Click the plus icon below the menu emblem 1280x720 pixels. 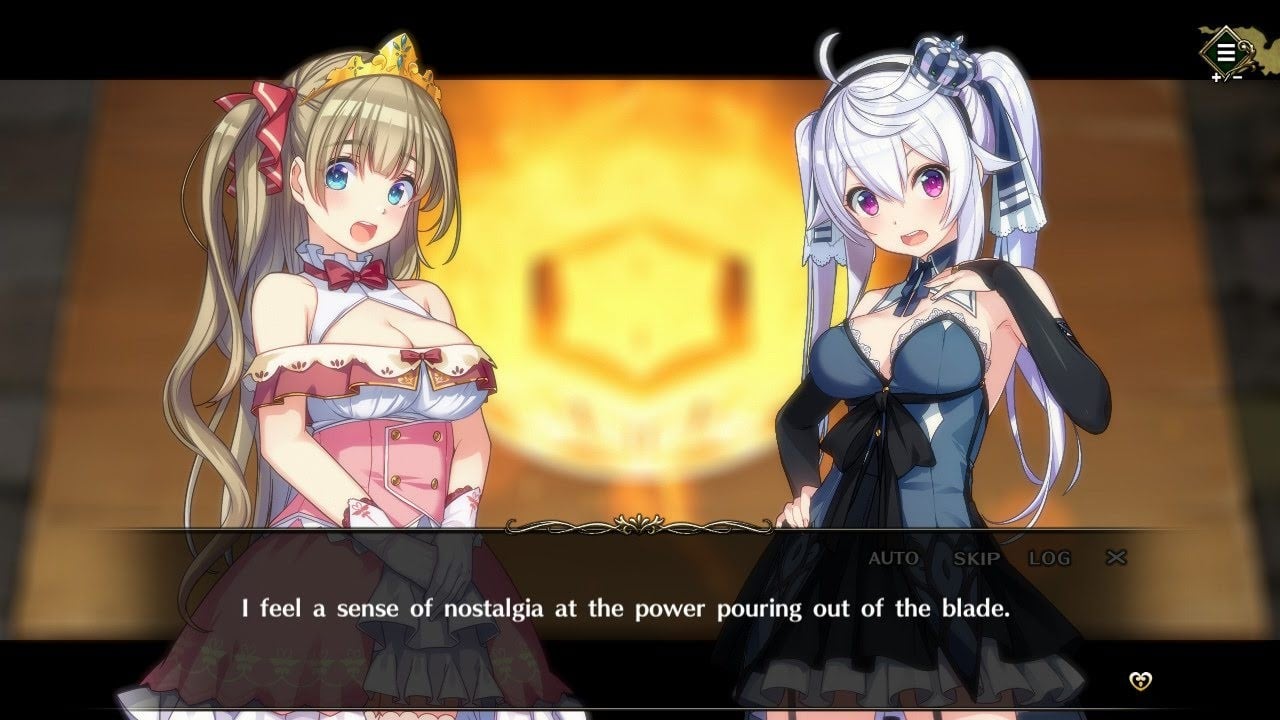tap(1216, 77)
